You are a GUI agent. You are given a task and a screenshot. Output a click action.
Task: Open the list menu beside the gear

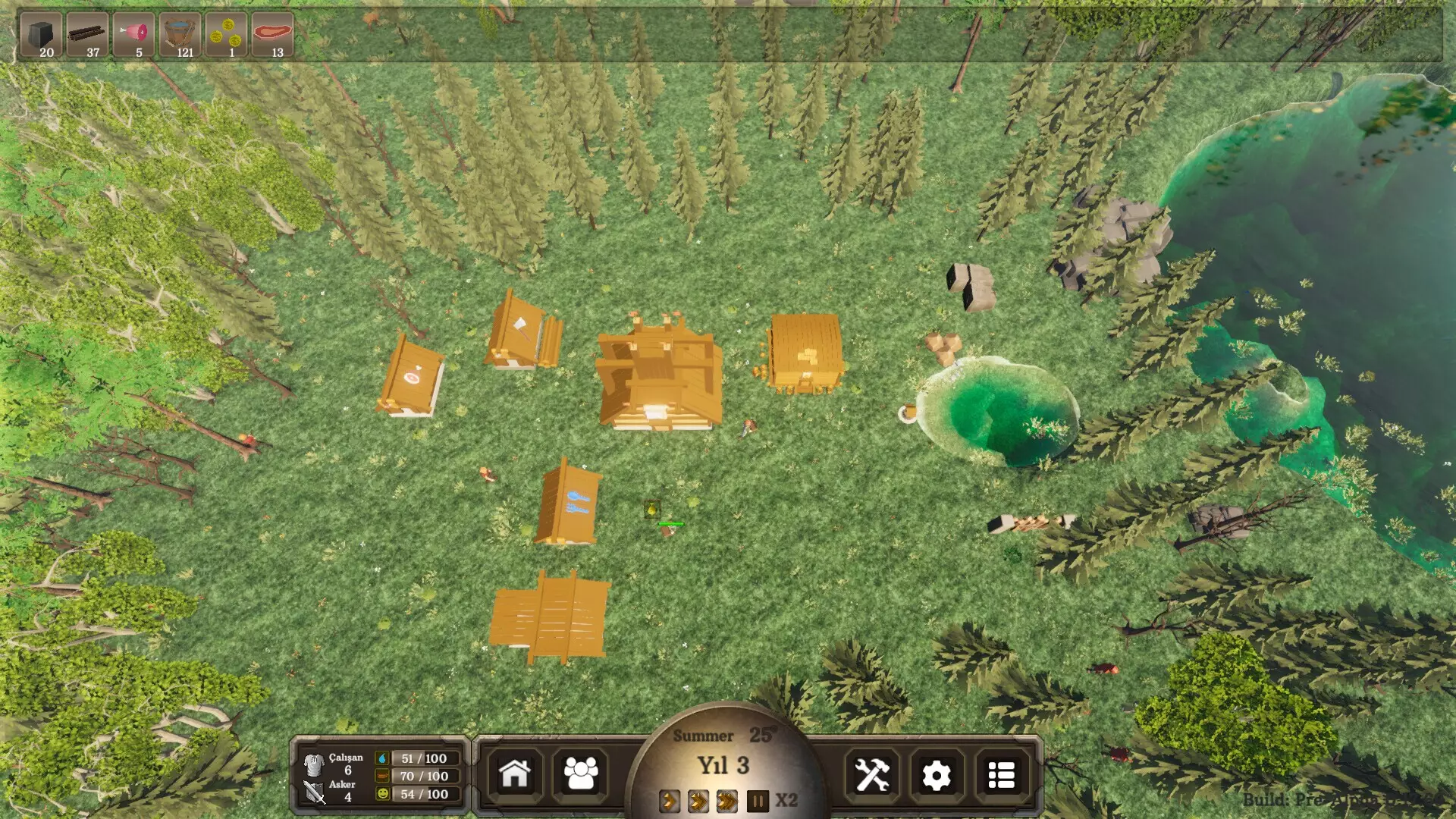[1002, 775]
